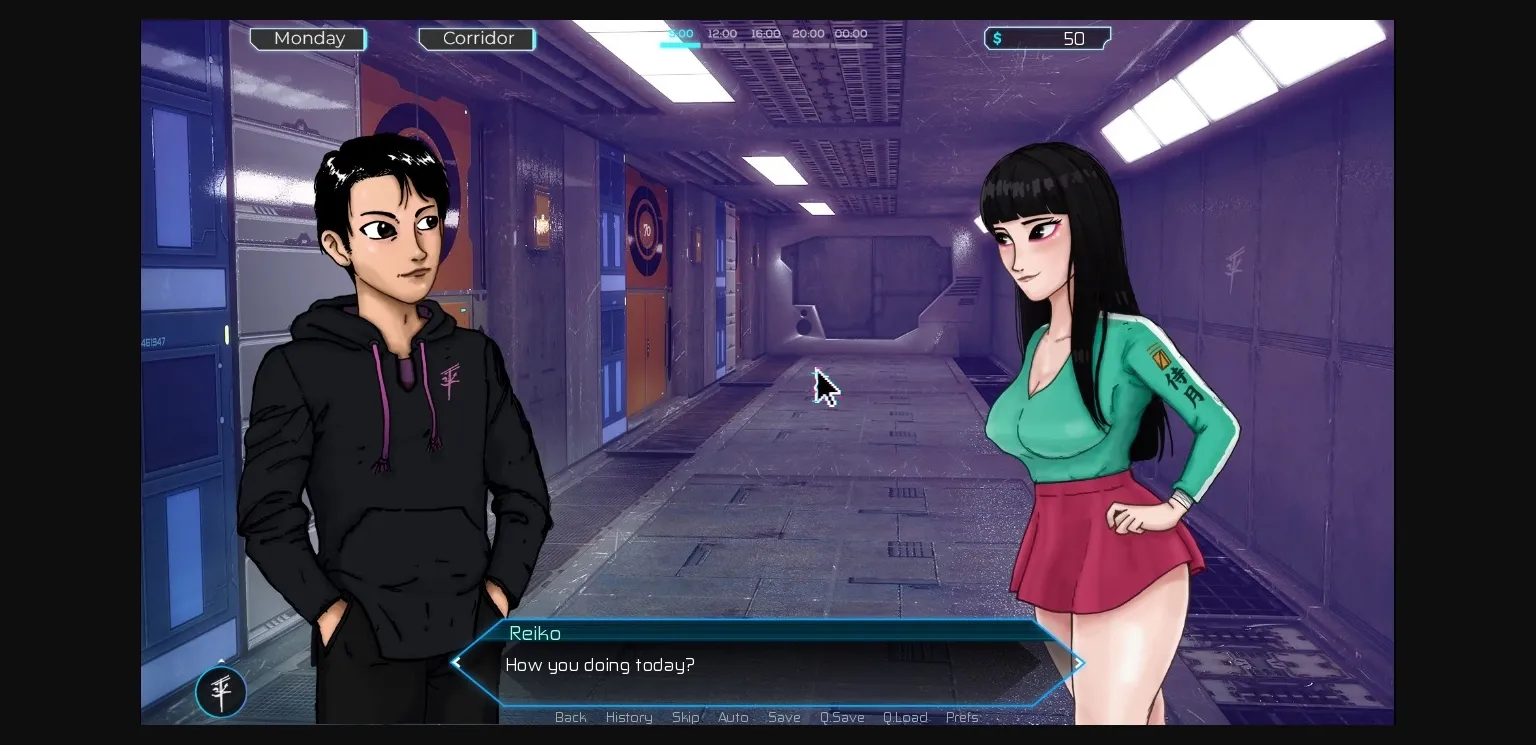Click the 12:00 marker on the time bar
1536x745 pixels.
point(721,33)
